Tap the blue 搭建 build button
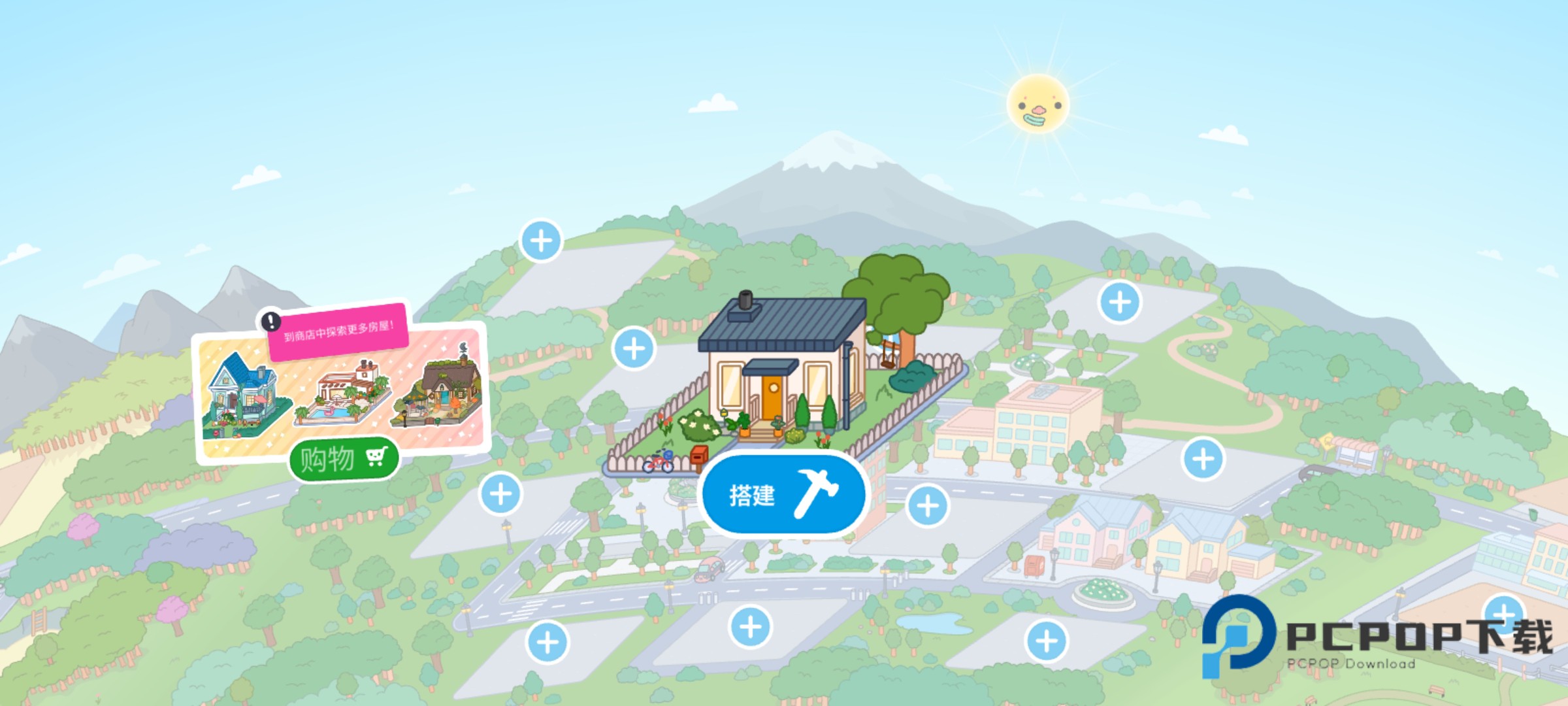Image resolution: width=1568 pixels, height=706 pixels. coord(783,494)
